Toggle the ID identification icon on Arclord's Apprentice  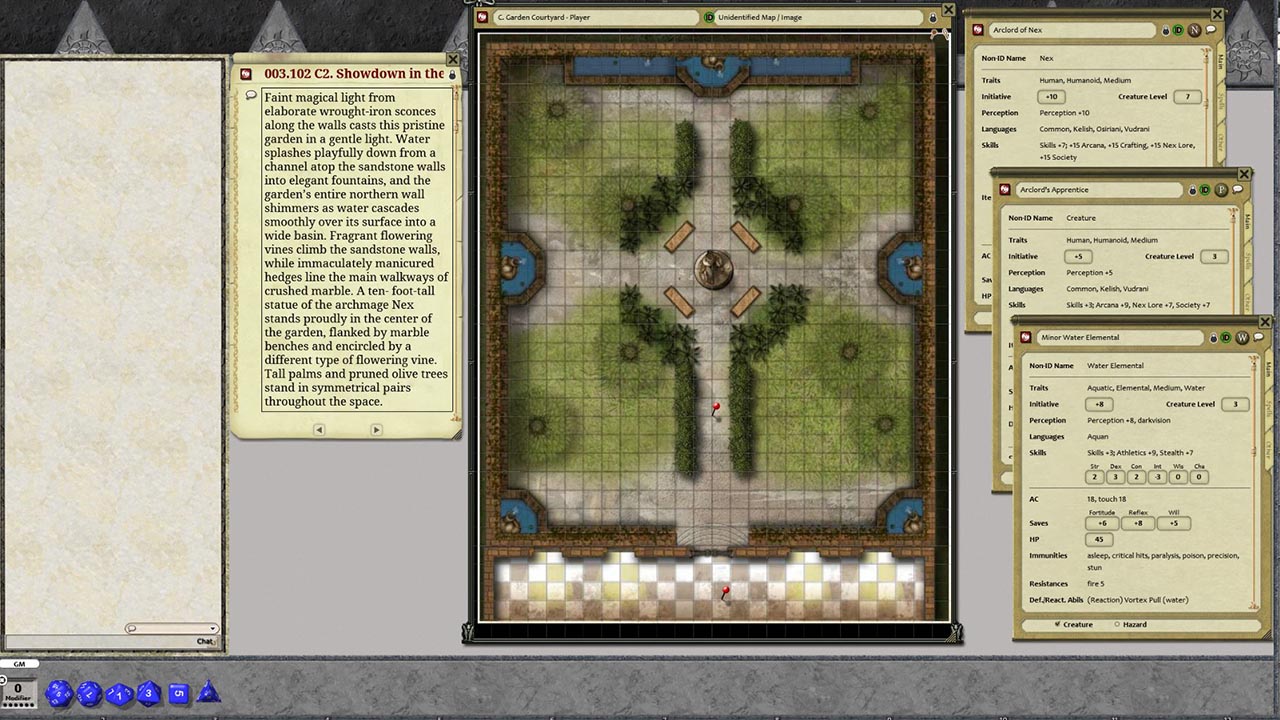click(1205, 190)
